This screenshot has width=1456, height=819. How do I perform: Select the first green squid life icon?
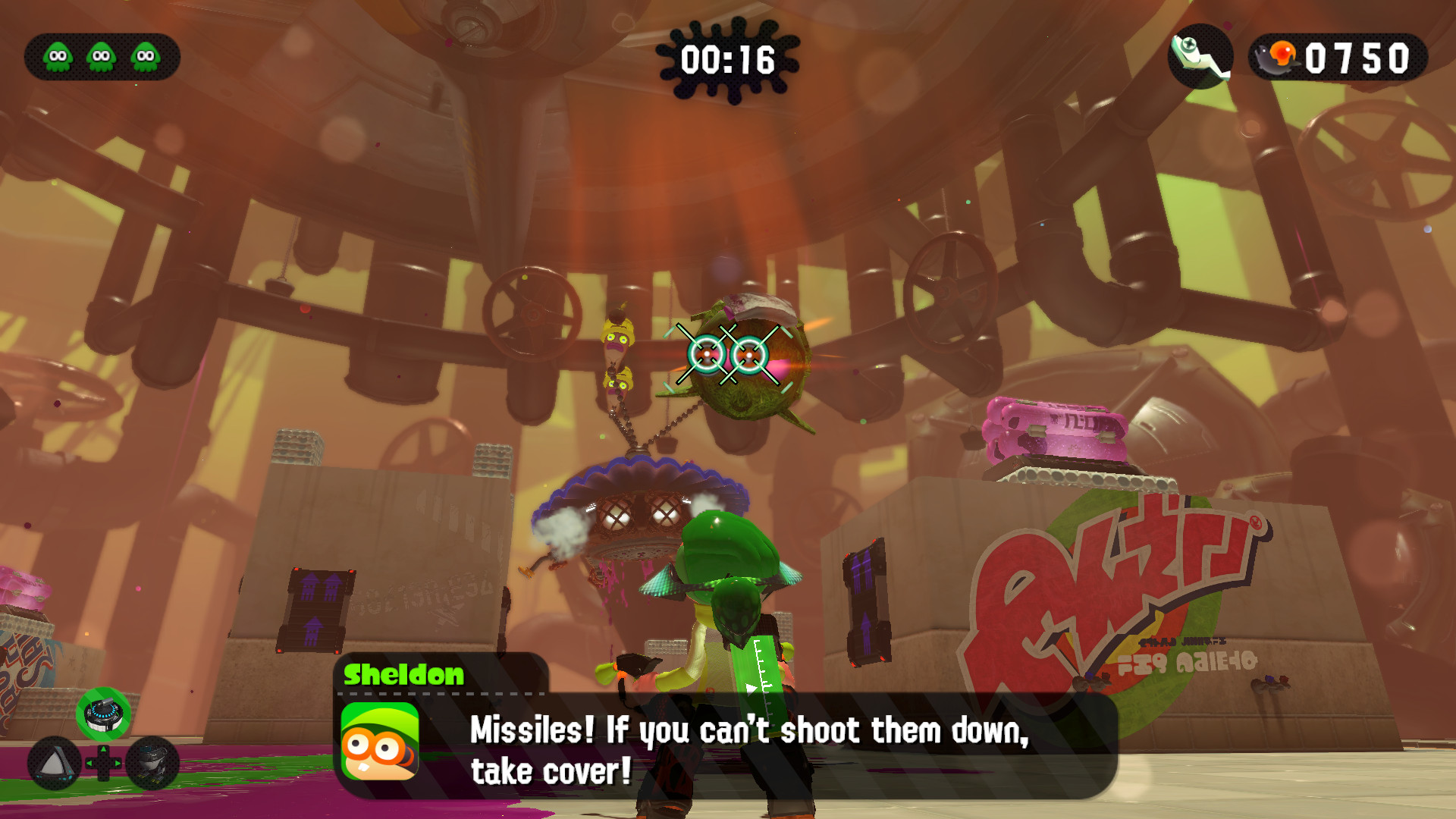(57, 55)
